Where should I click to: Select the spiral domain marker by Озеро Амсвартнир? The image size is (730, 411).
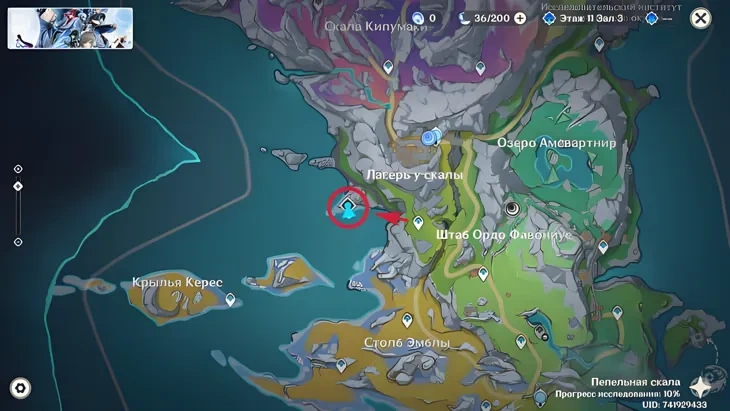tap(514, 207)
